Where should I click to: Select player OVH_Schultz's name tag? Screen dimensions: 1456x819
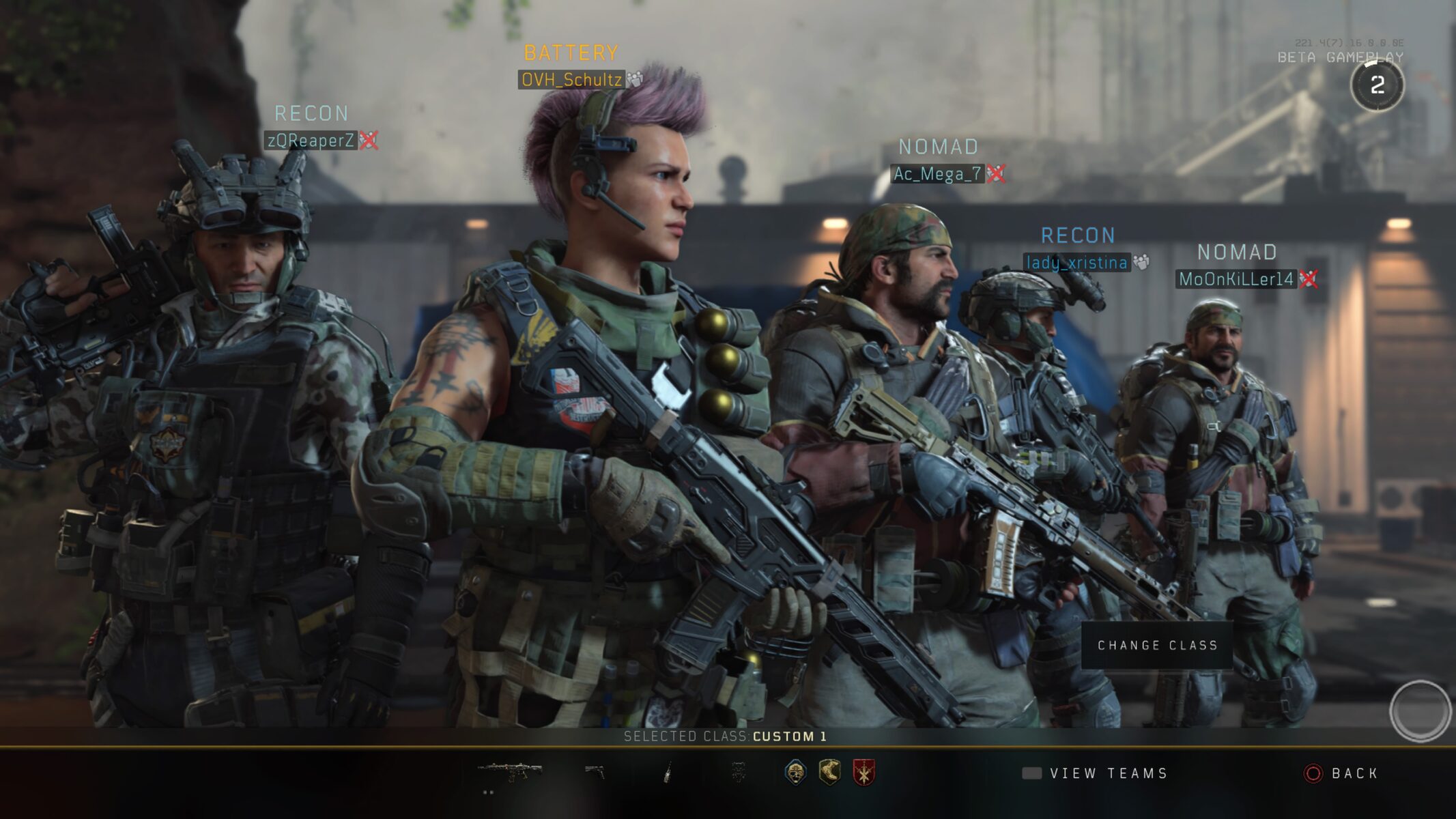[x=571, y=80]
